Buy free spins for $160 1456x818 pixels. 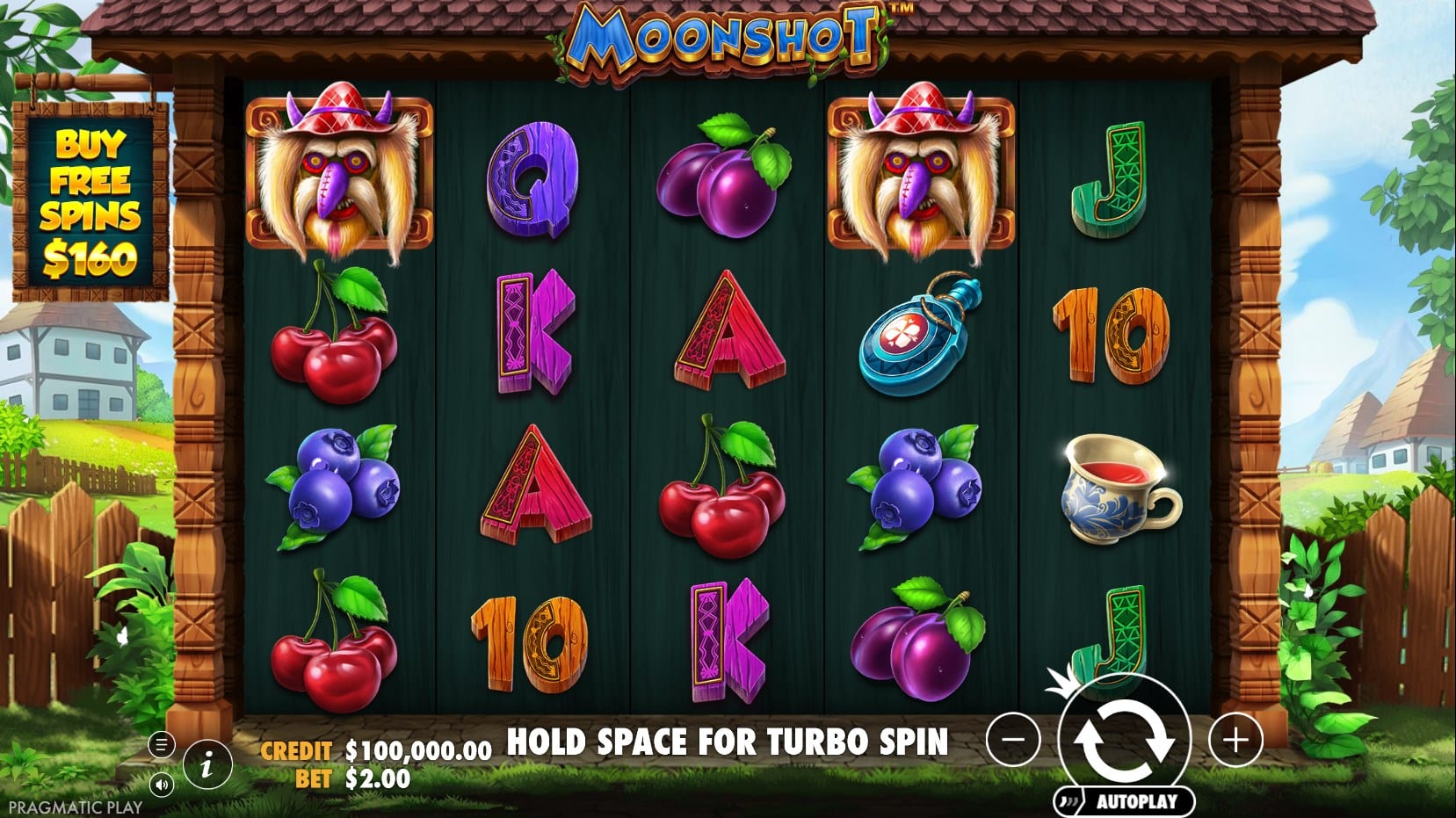pyautogui.click(x=90, y=203)
